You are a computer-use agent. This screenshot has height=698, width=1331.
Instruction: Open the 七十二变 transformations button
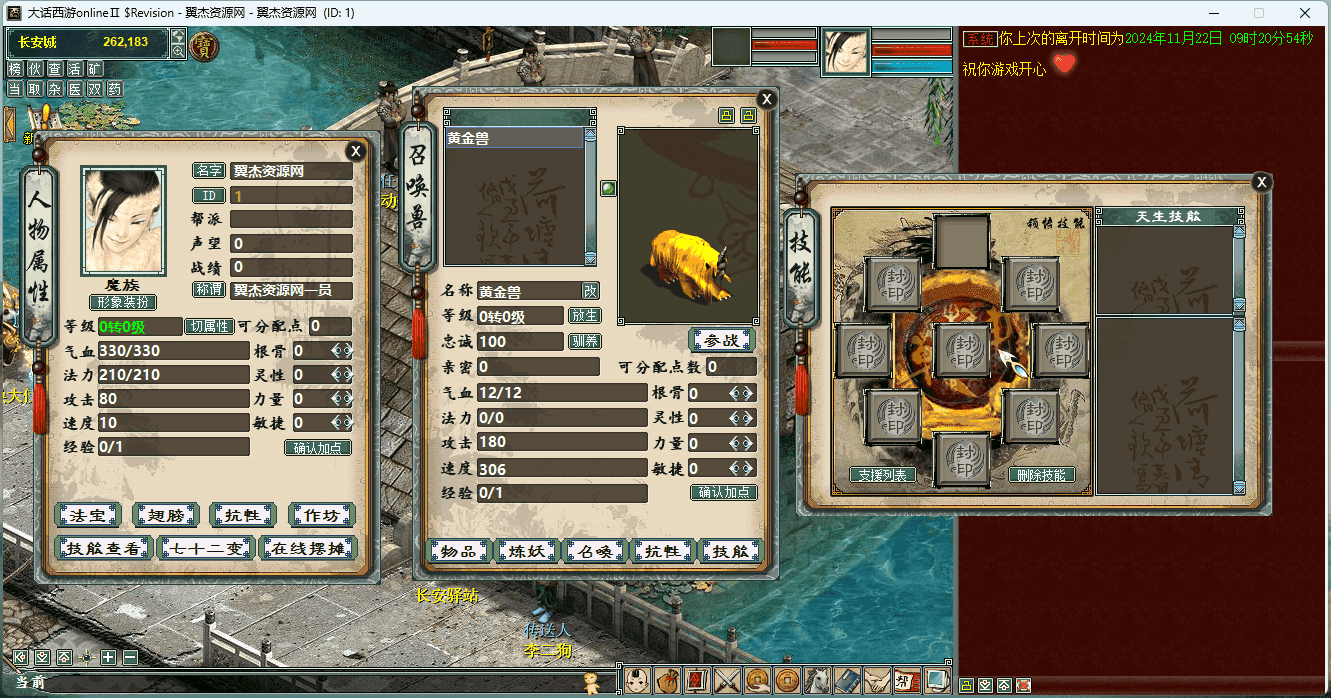[x=206, y=548]
